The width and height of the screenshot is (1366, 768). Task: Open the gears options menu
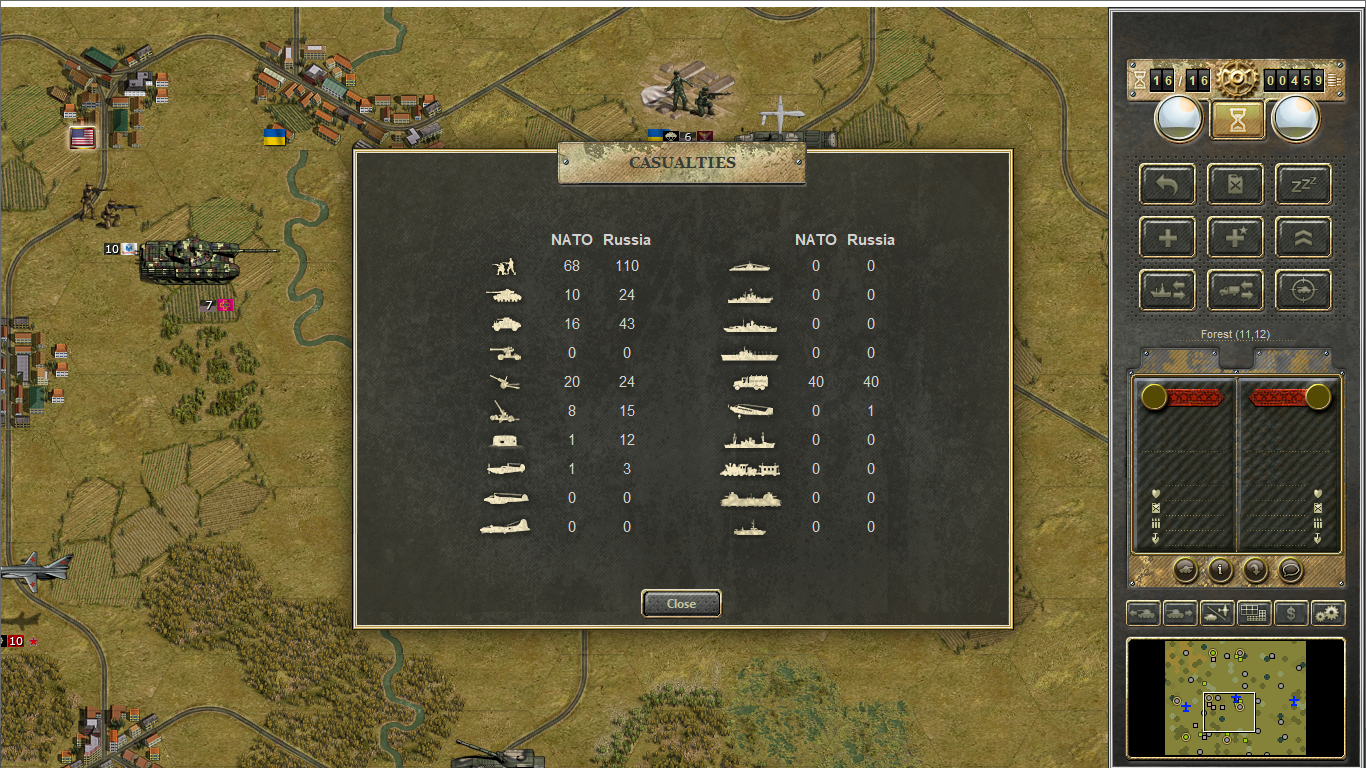click(x=1328, y=613)
